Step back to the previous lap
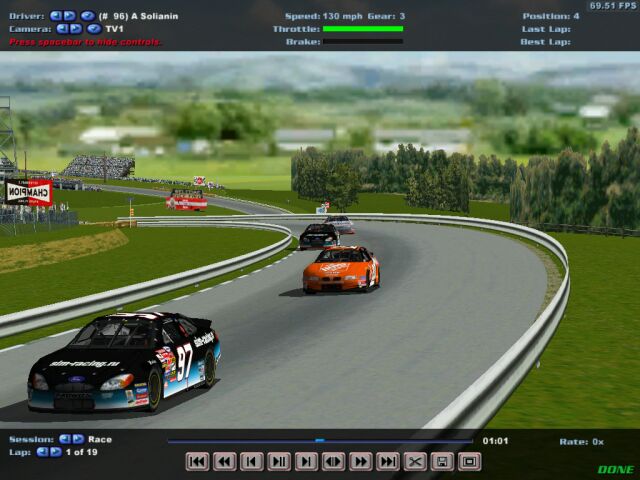This screenshot has height=480, width=640. (43, 452)
